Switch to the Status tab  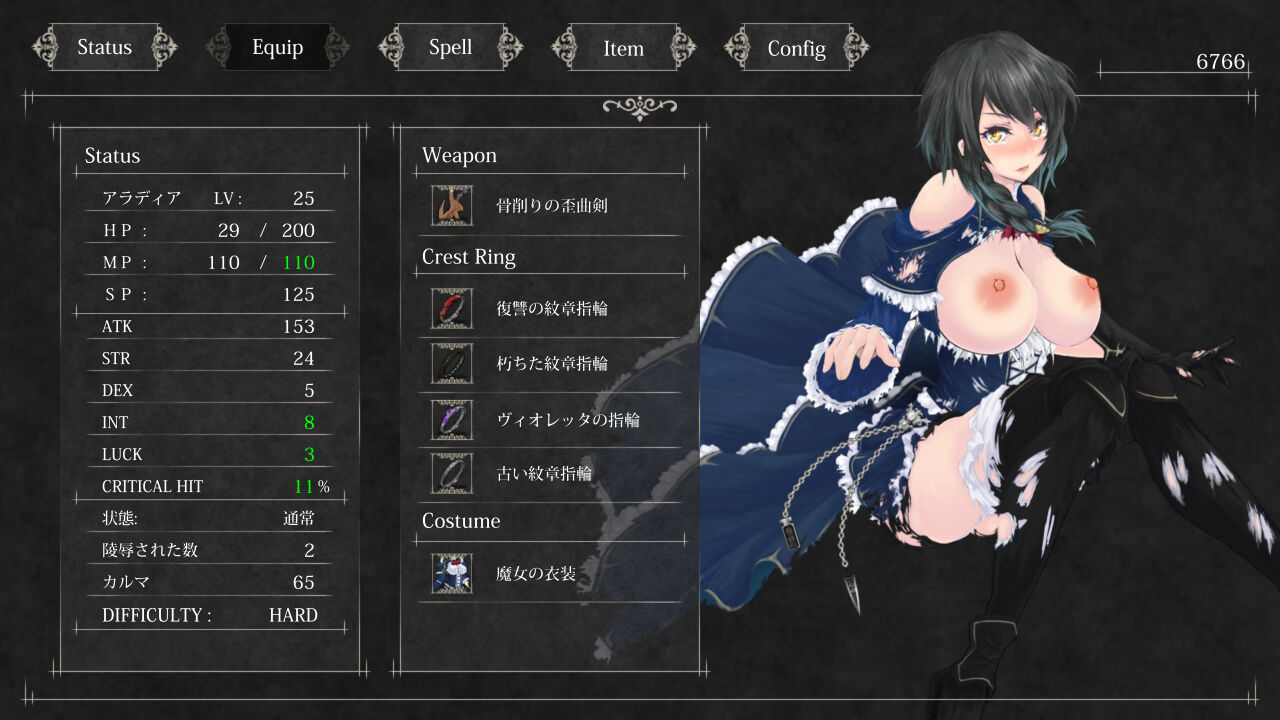[104, 46]
